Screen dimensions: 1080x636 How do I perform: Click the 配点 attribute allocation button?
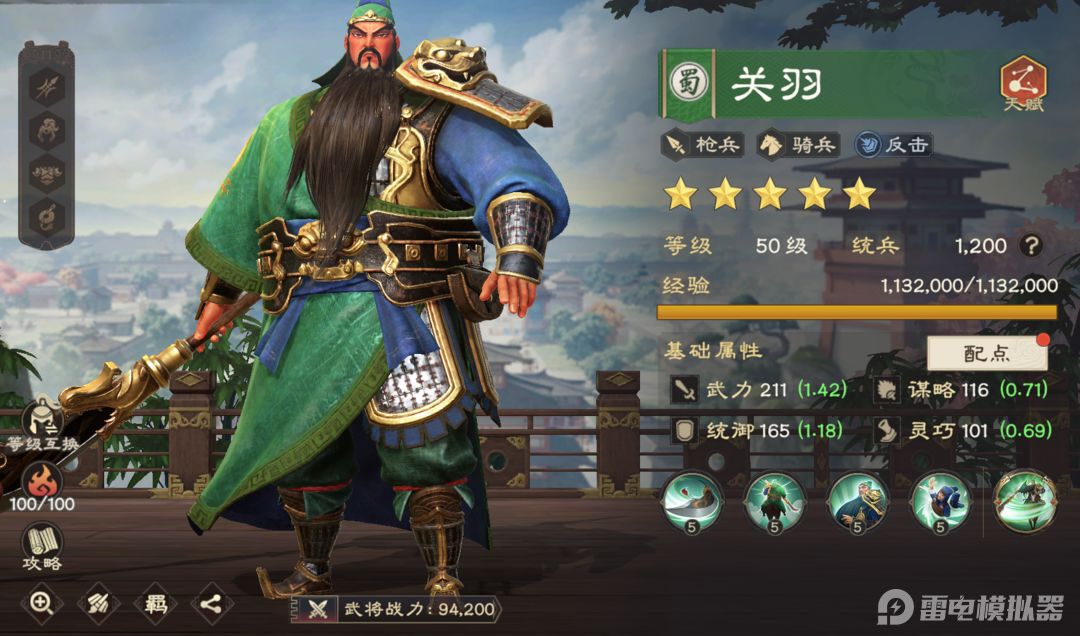[x=987, y=353]
